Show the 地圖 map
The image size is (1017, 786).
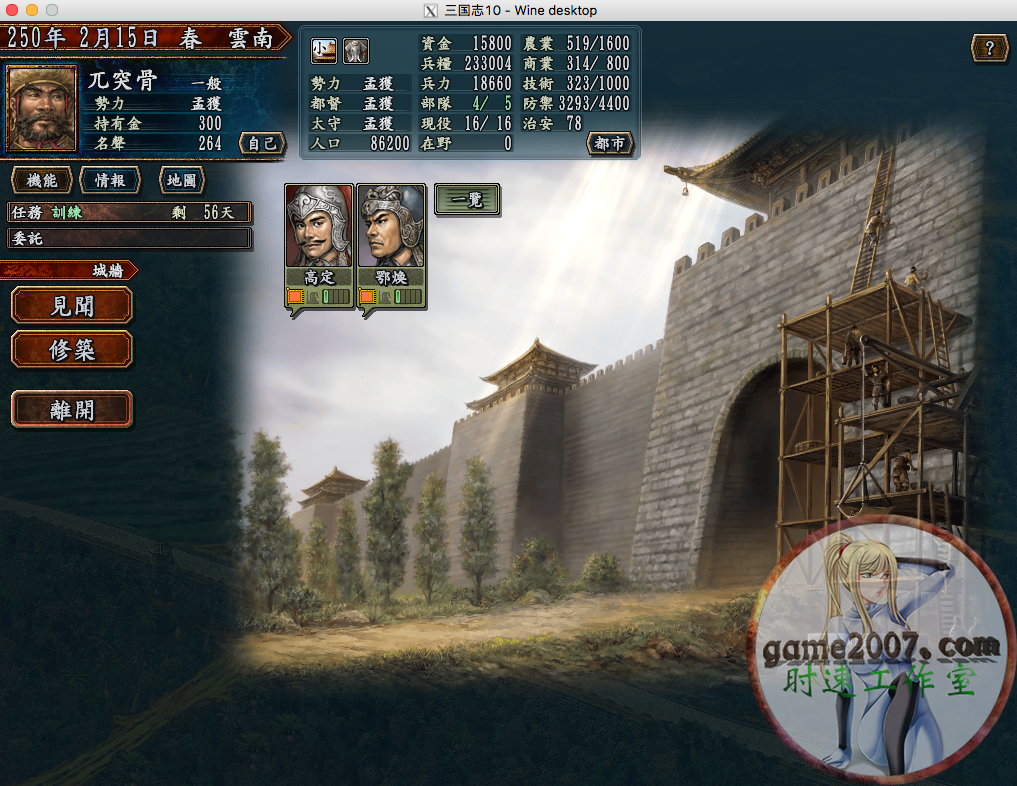[x=181, y=180]
